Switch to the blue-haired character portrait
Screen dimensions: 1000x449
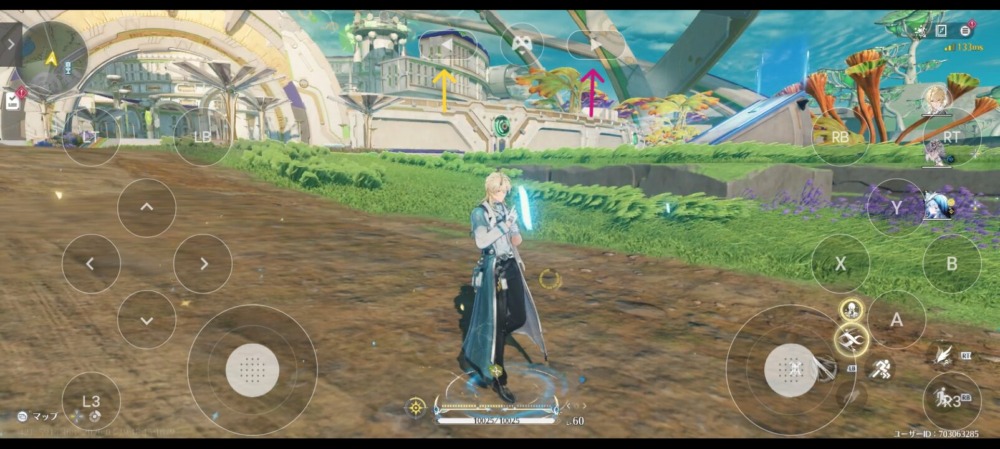pyautogui.click(x=937, y=206)
